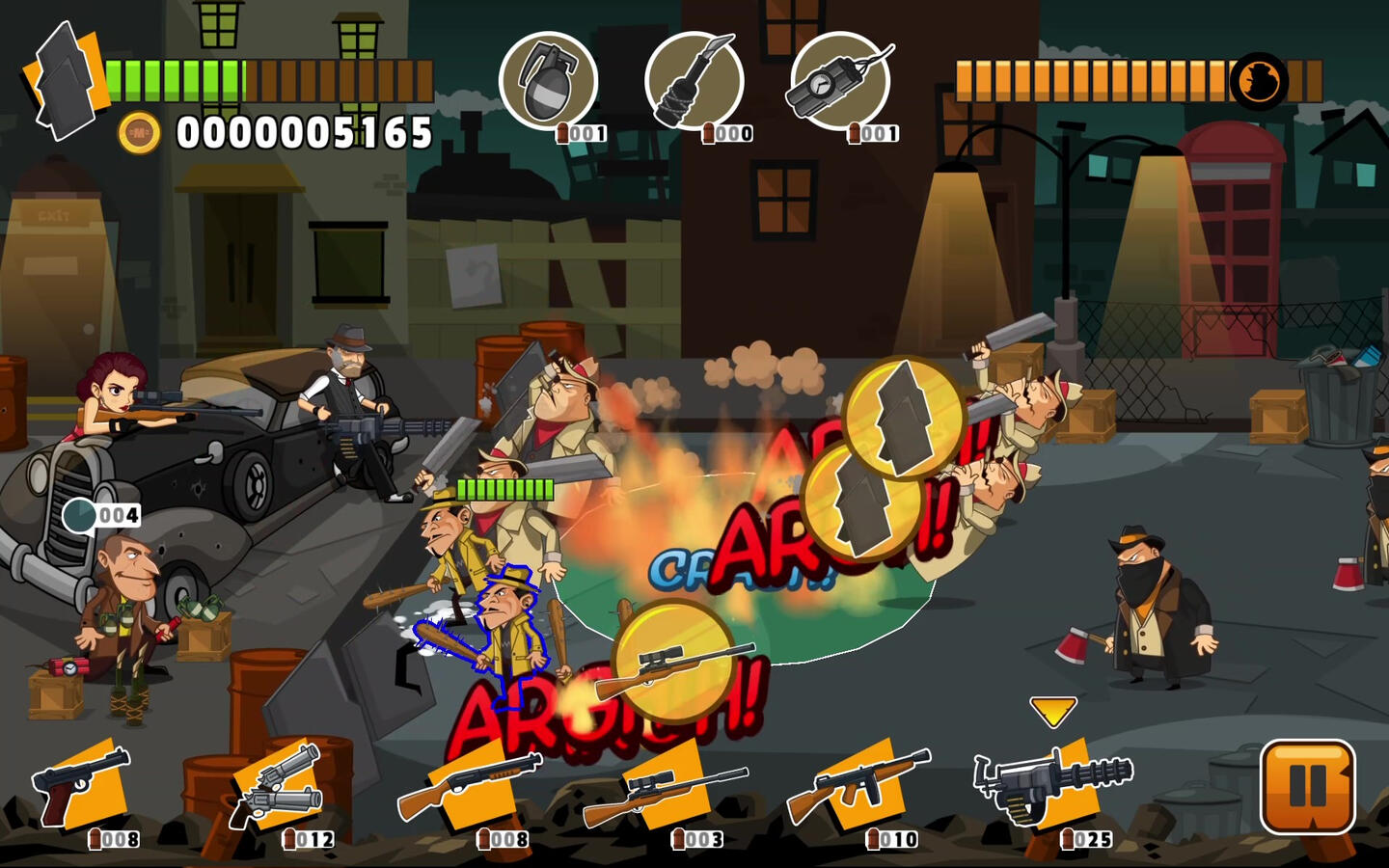Image resolution: width=1389 pixels, height=868 pixels.
Task: Pause the game with the orange button
Action: 1307,785
